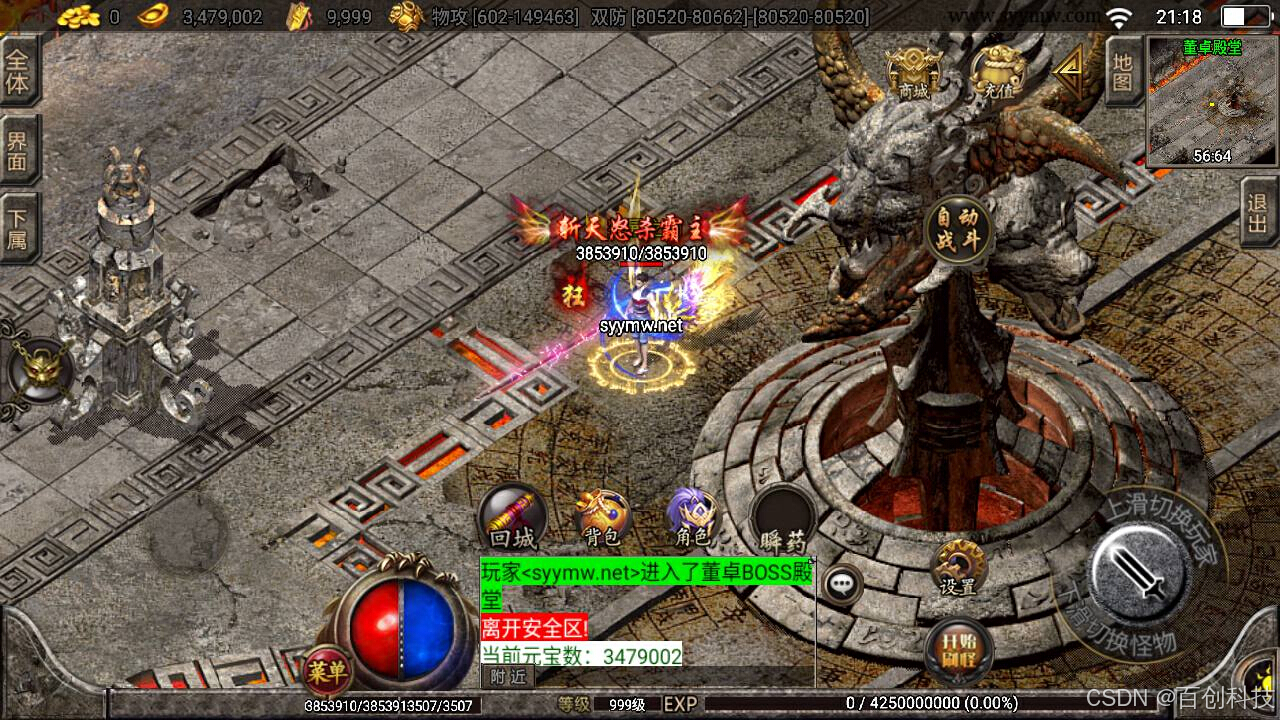Switch to the 全体 tab
The width and height of the screenshot is (1280, 720).
(18, 71)
